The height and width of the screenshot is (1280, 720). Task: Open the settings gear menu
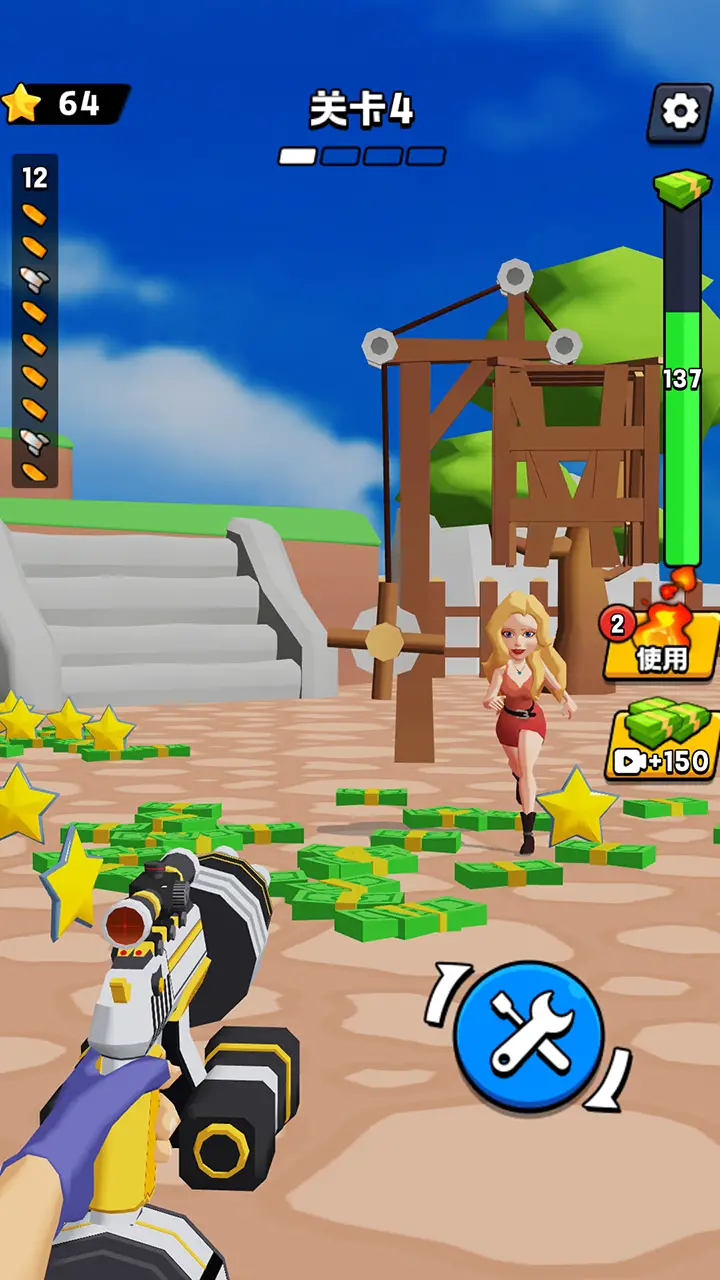pos(680,112)
